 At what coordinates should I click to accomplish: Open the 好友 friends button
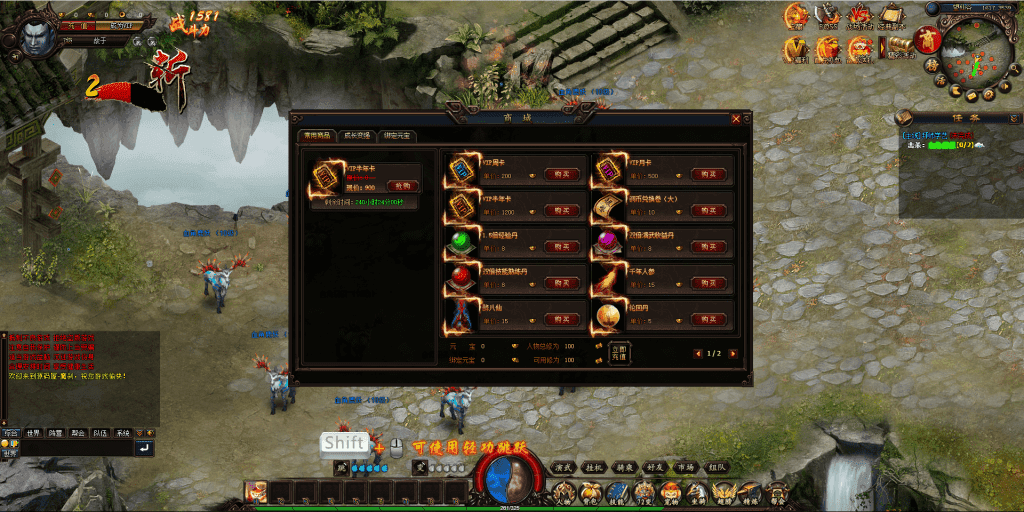[x=654, y=467]
